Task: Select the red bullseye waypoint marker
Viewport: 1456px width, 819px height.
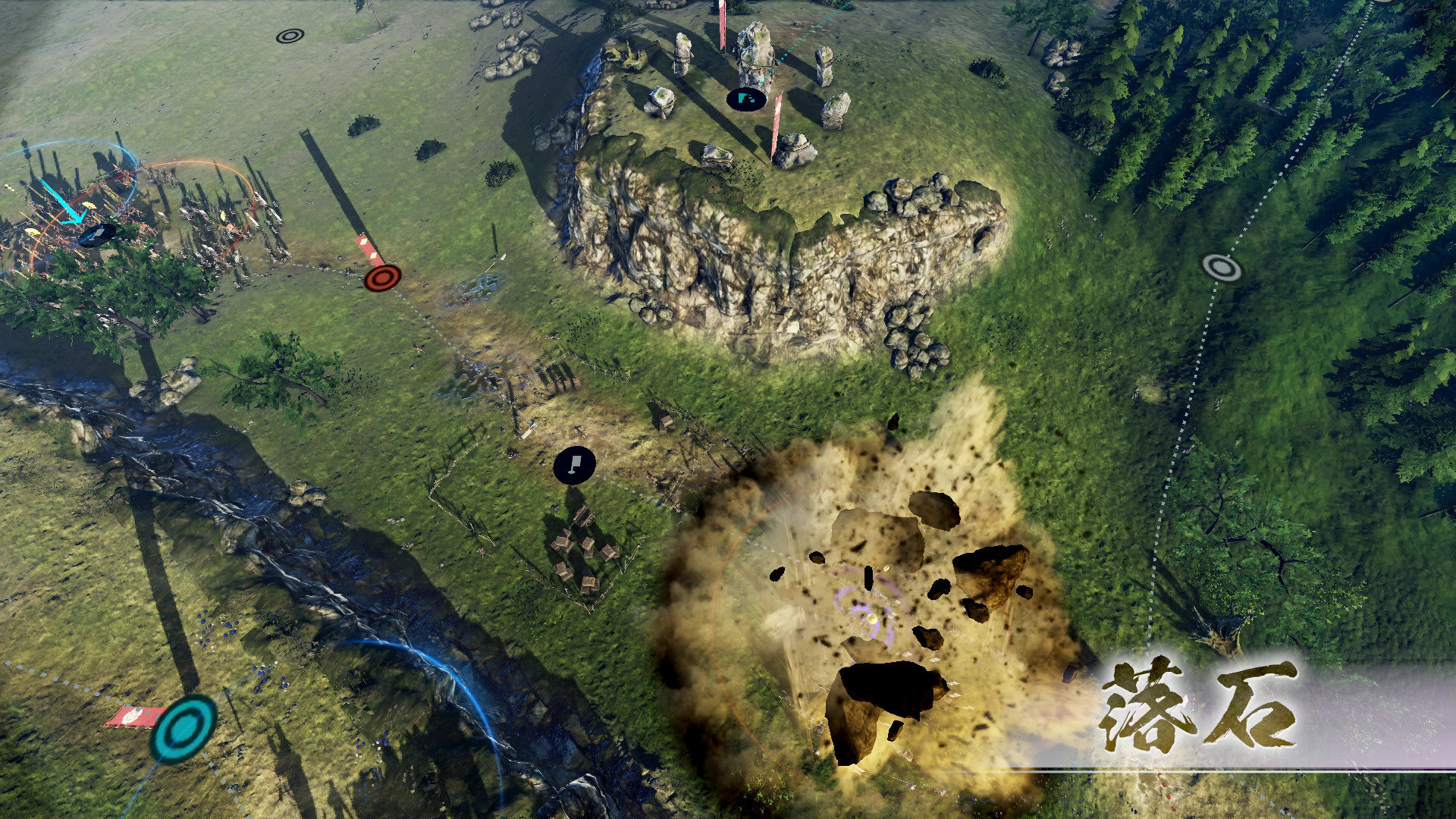Action: pyautogui.click(x=382, y=278)
